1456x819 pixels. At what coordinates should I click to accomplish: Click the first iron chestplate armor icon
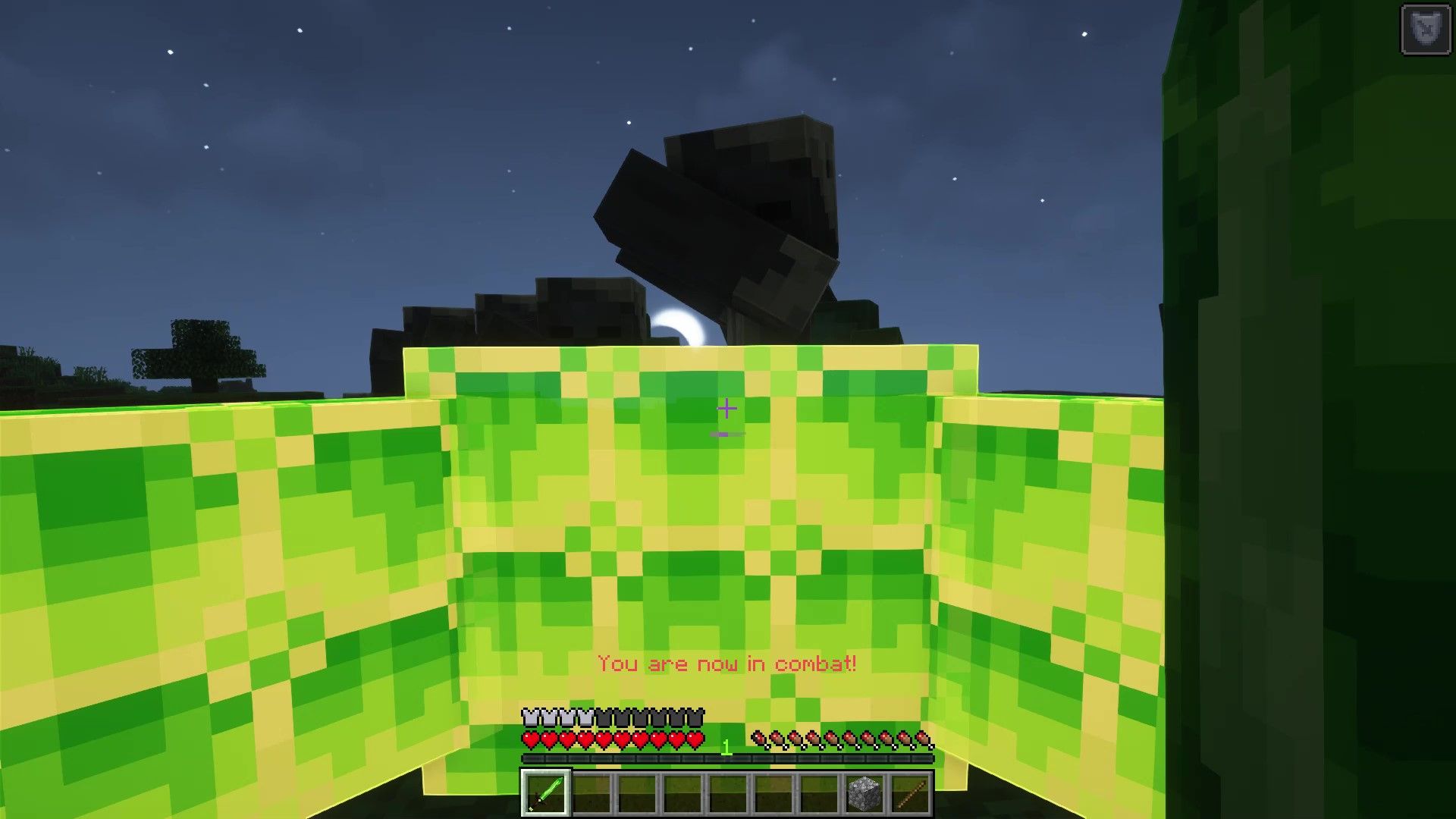point(528,717)
